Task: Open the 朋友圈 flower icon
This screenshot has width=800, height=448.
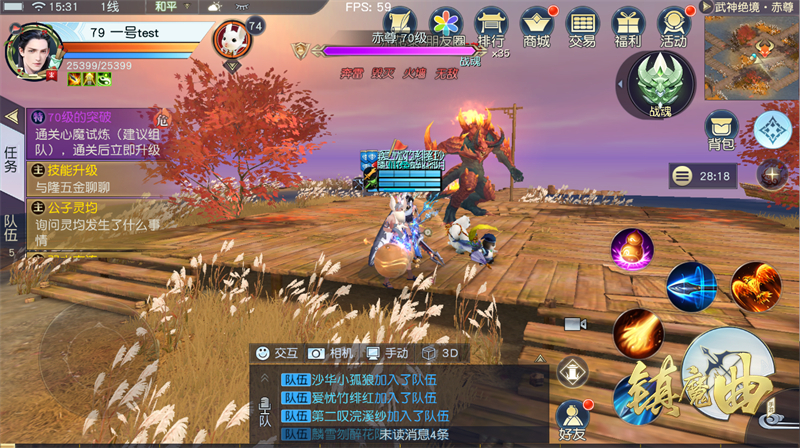Action: (x=446, y=26)
